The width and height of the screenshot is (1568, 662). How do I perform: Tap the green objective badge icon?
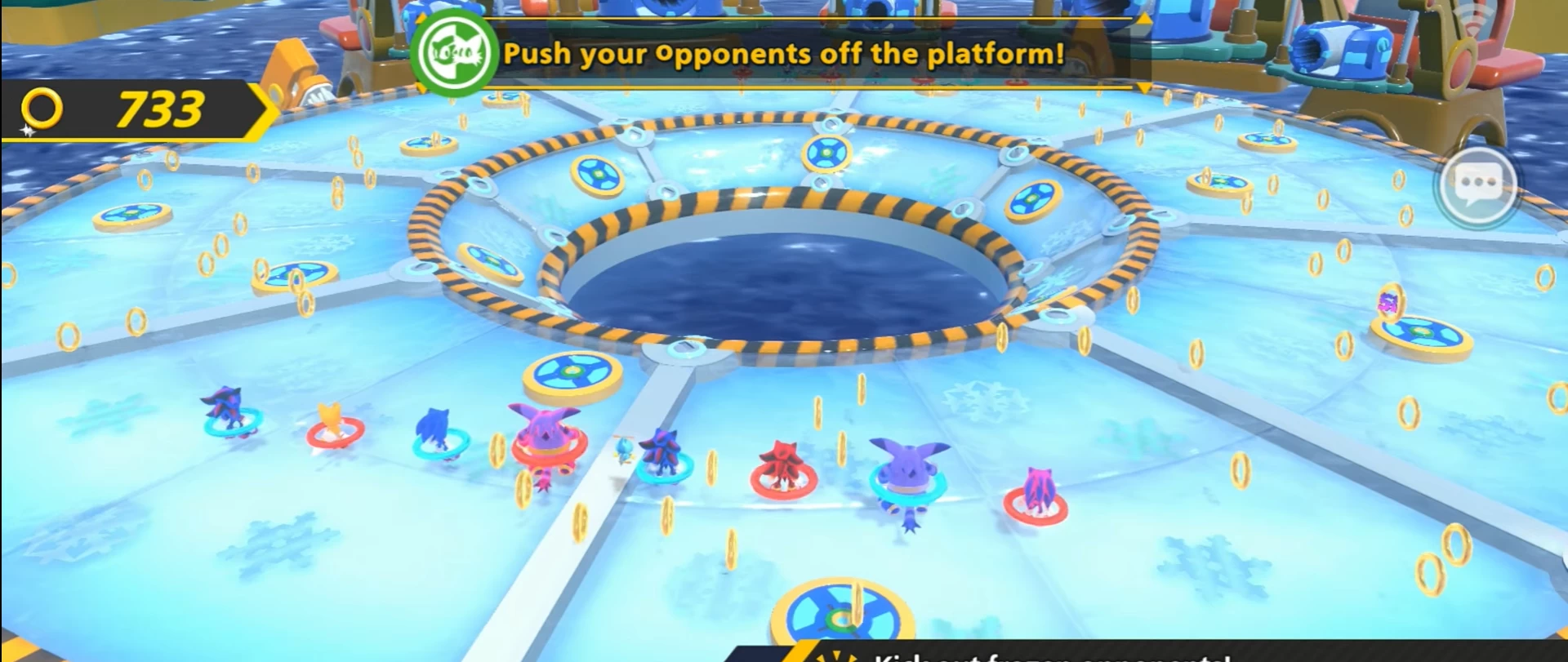[454, 51]
